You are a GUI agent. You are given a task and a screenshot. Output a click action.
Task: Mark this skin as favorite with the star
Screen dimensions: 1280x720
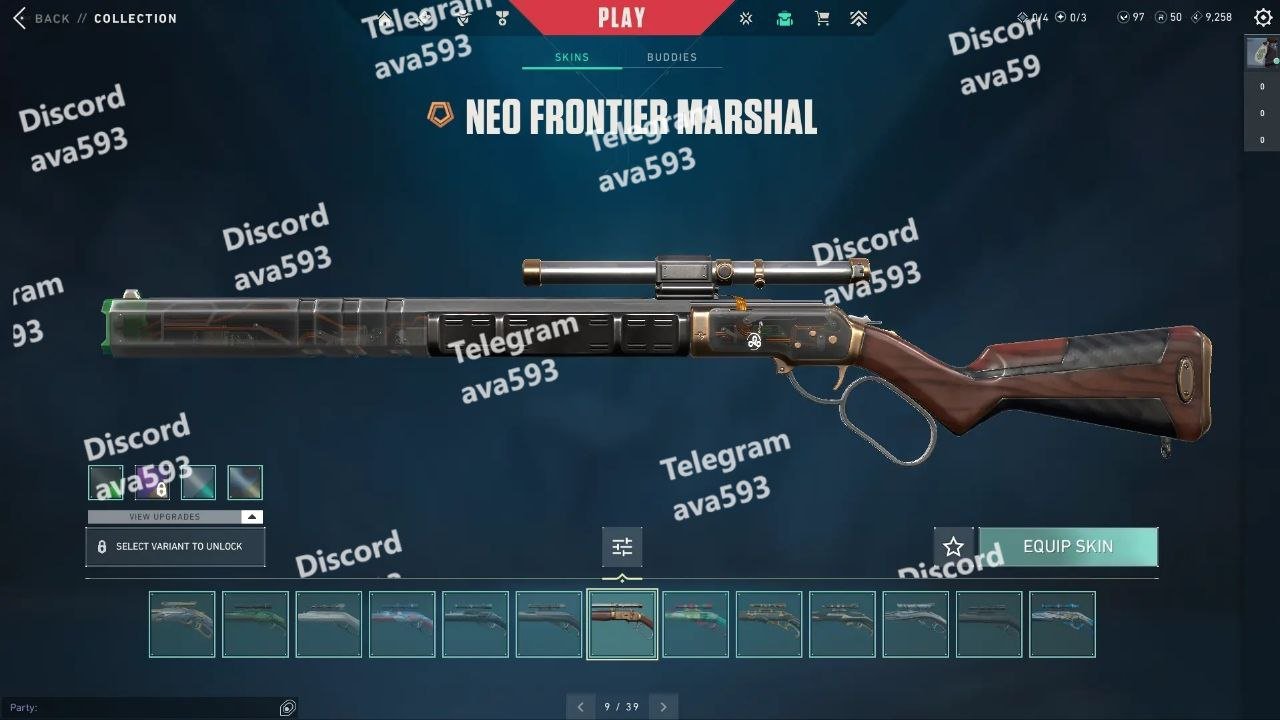(953, 547)
